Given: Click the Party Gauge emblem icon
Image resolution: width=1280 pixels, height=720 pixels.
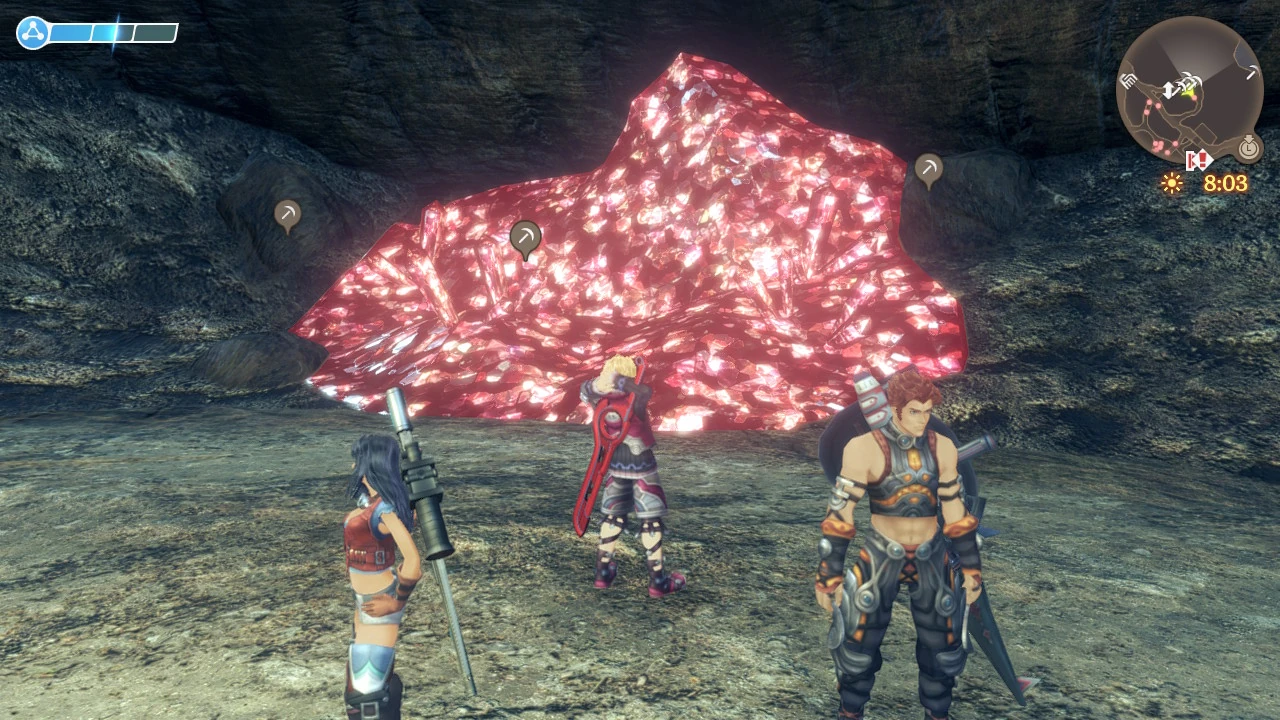Looking at the screenshot, I should tap(33, 31).
